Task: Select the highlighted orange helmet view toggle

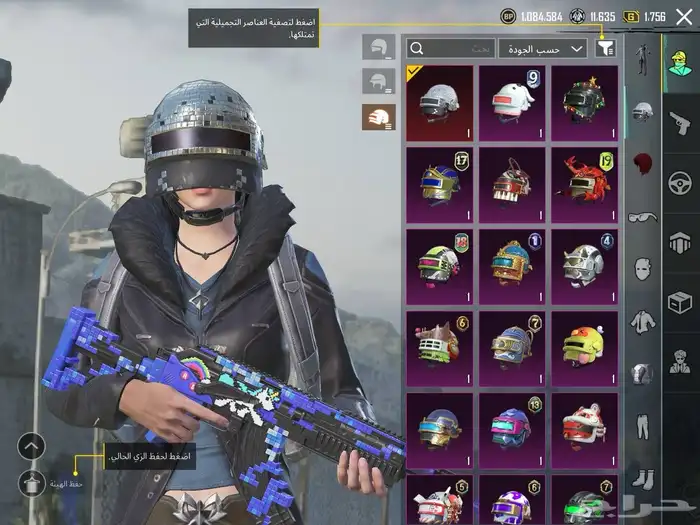Action: [x=379, y=118]
